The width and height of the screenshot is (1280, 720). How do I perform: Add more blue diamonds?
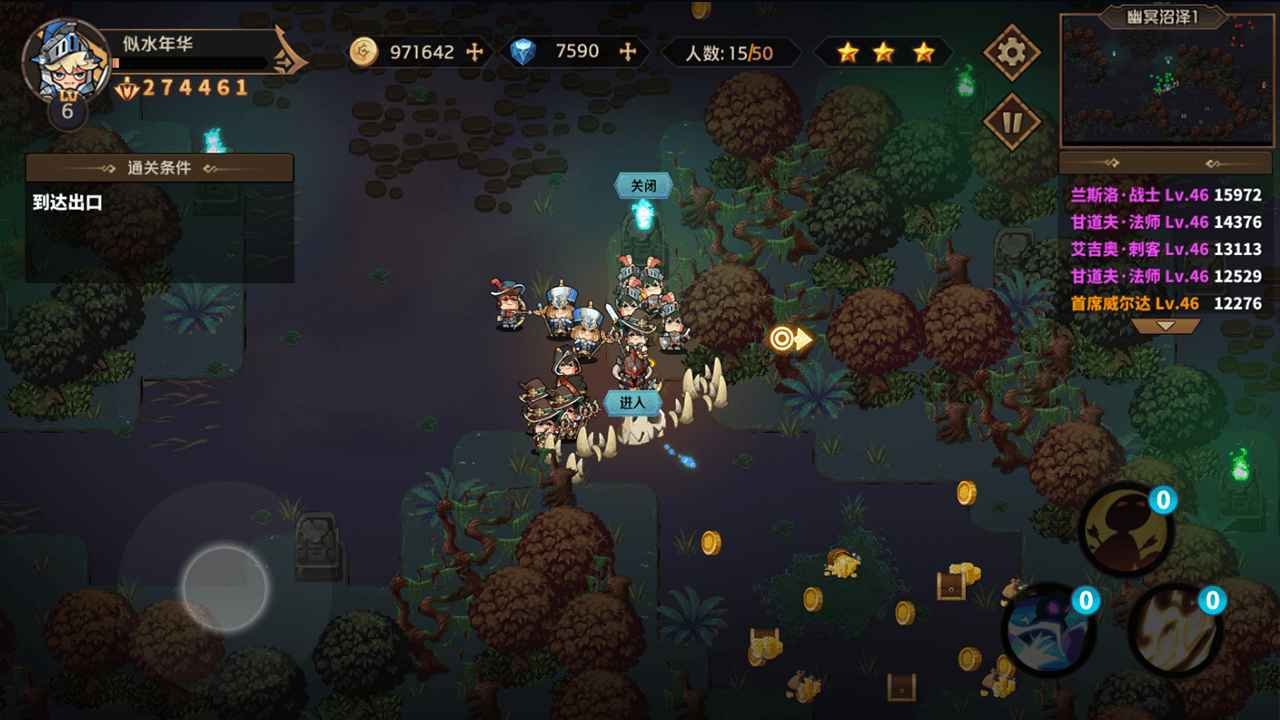pyautogui.click(x=628, y=52)
